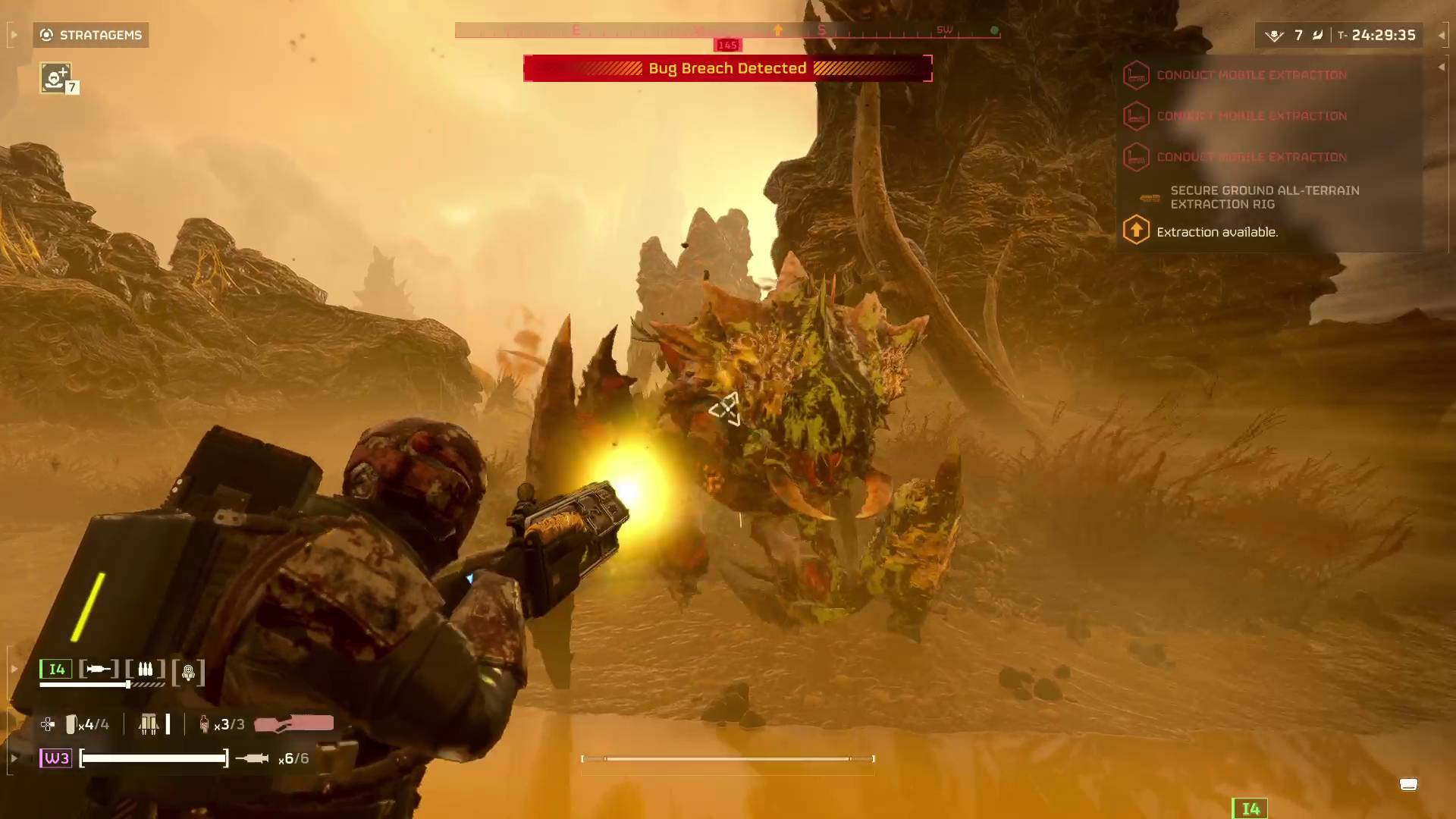Viewport: 1456px width, 819px height.
Task: Toggle the green I4 player indicator
Action: (55, 669)
